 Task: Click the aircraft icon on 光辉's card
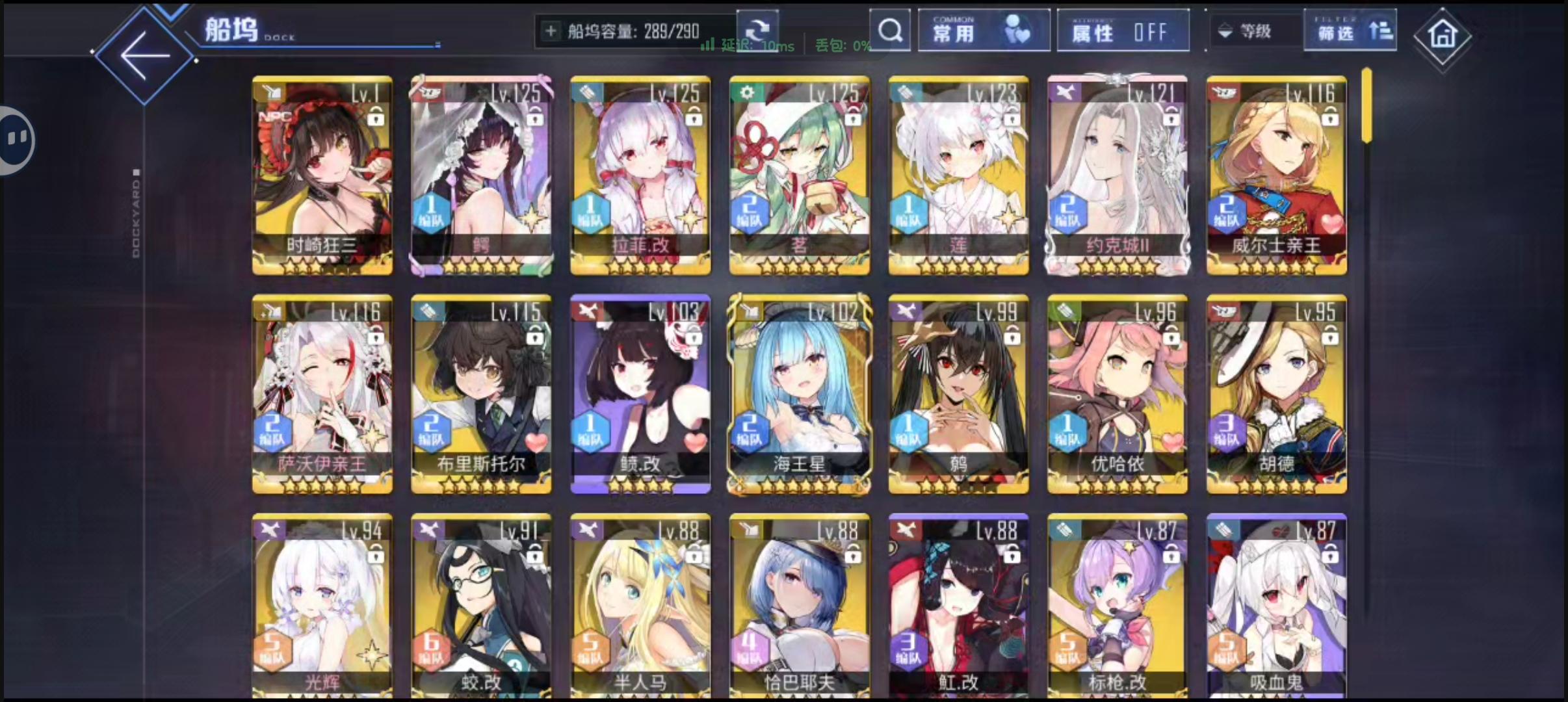269,528
